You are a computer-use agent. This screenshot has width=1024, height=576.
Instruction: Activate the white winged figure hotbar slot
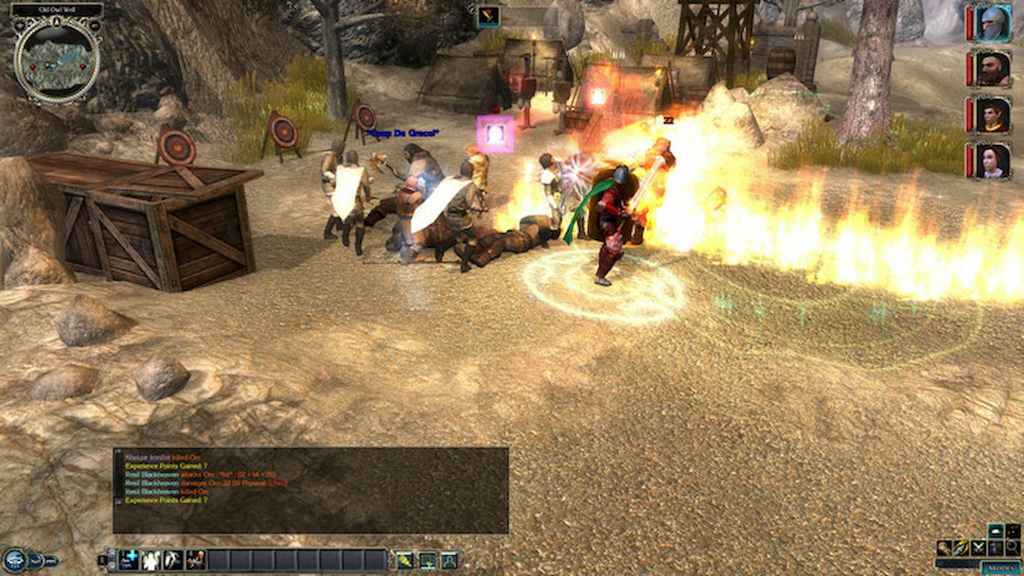pyautogui.click(x=151, y=560)
